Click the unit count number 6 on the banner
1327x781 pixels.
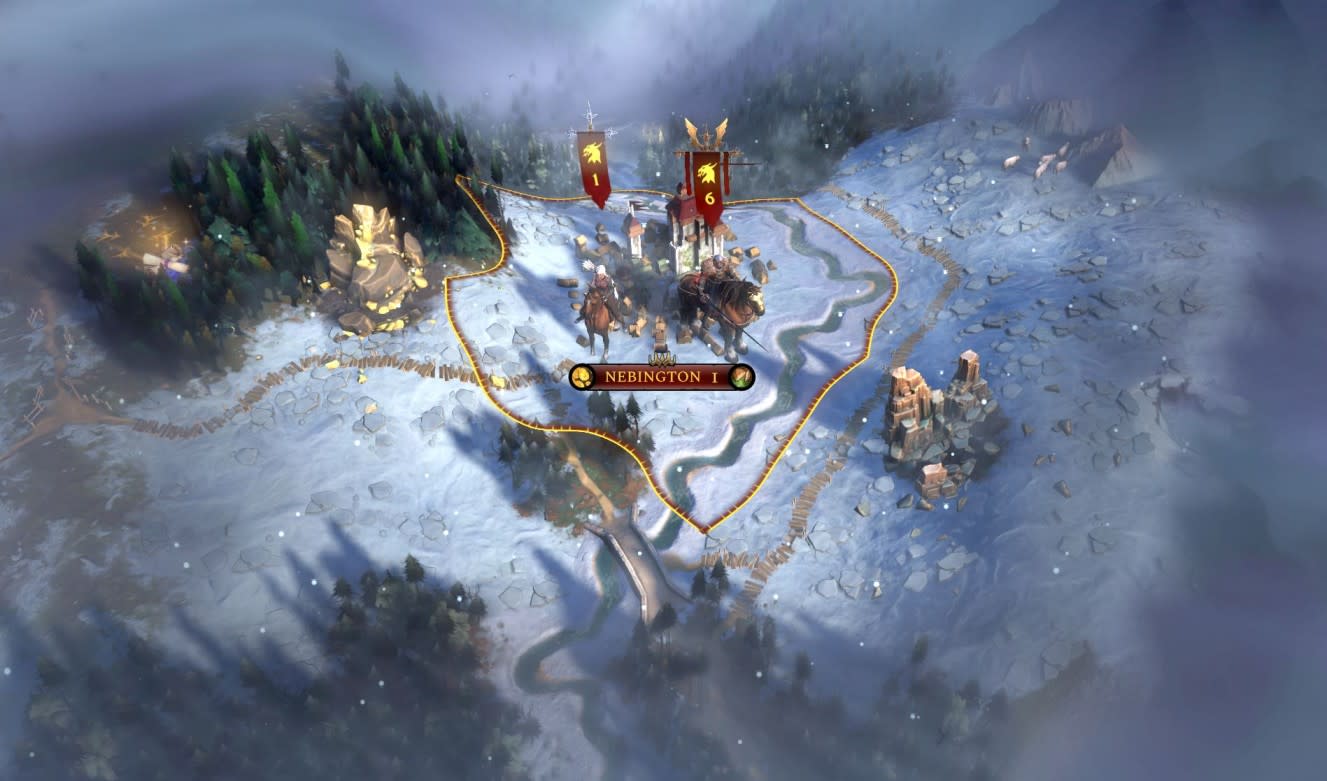(710, 197)
